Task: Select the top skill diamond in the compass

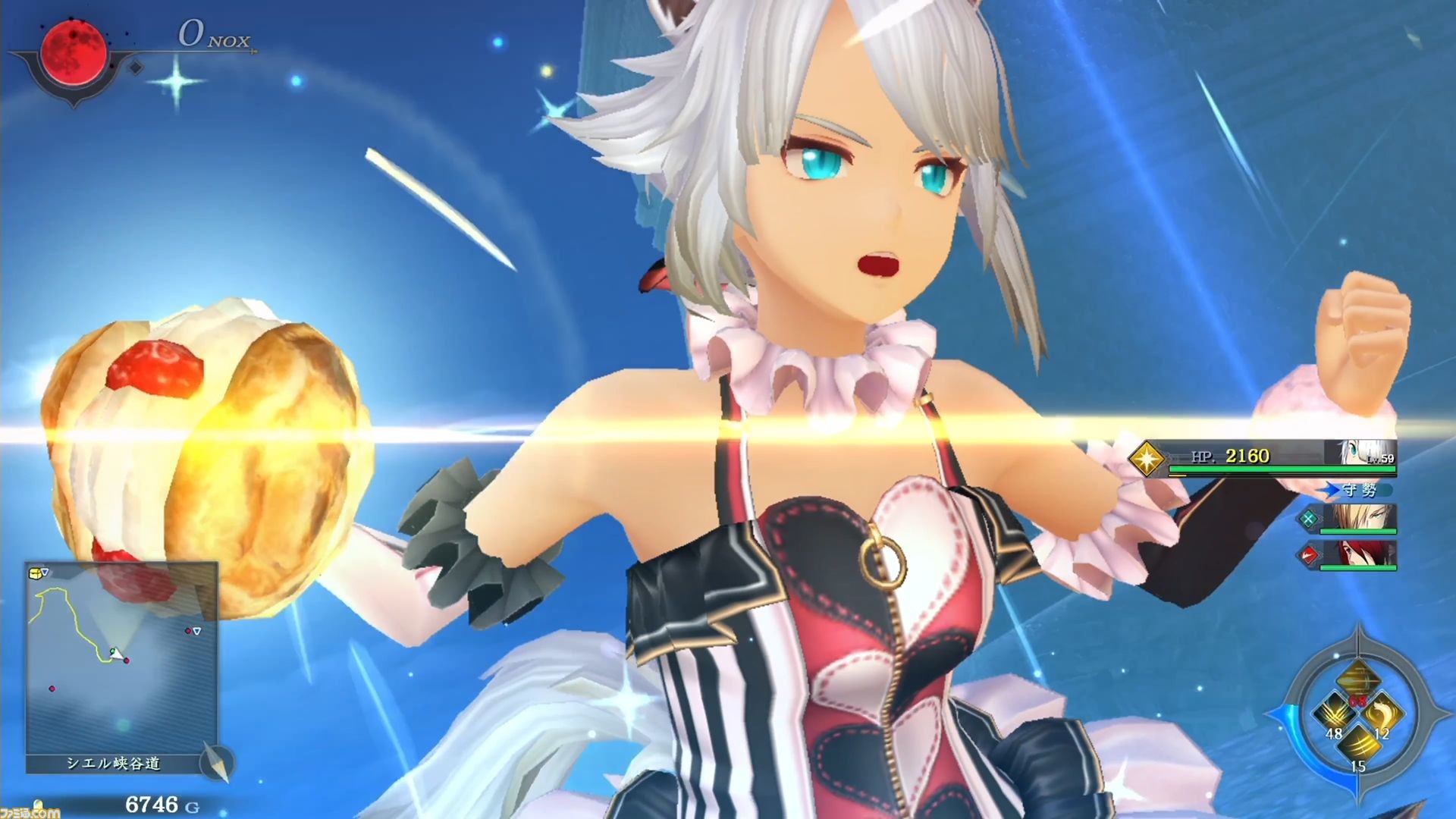Action: pyautogui.click(x=1359, y=677)
